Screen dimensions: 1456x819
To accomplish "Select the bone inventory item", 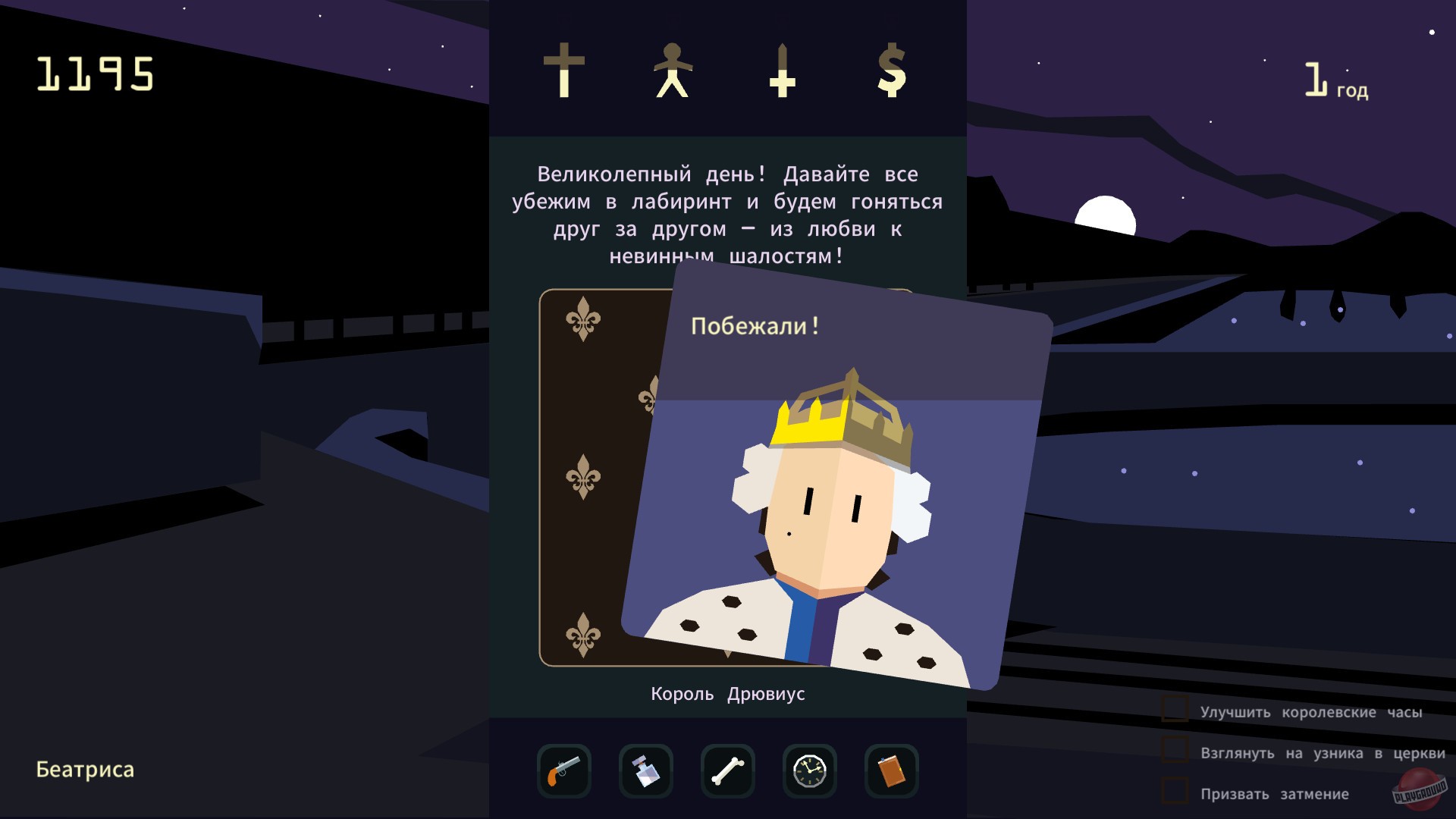I will point(728,771).
